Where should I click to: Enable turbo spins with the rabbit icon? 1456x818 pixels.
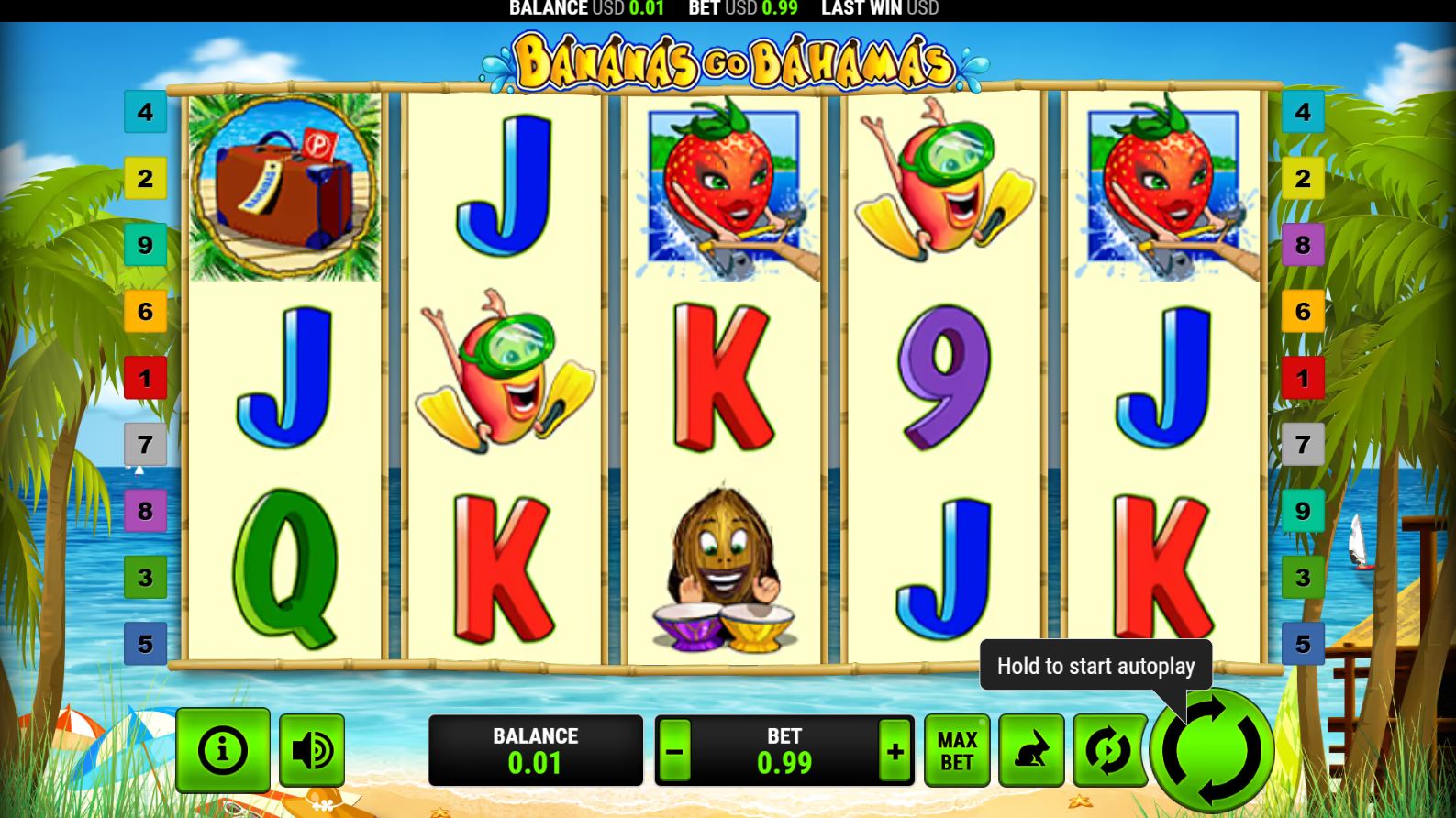(1031, 750)
